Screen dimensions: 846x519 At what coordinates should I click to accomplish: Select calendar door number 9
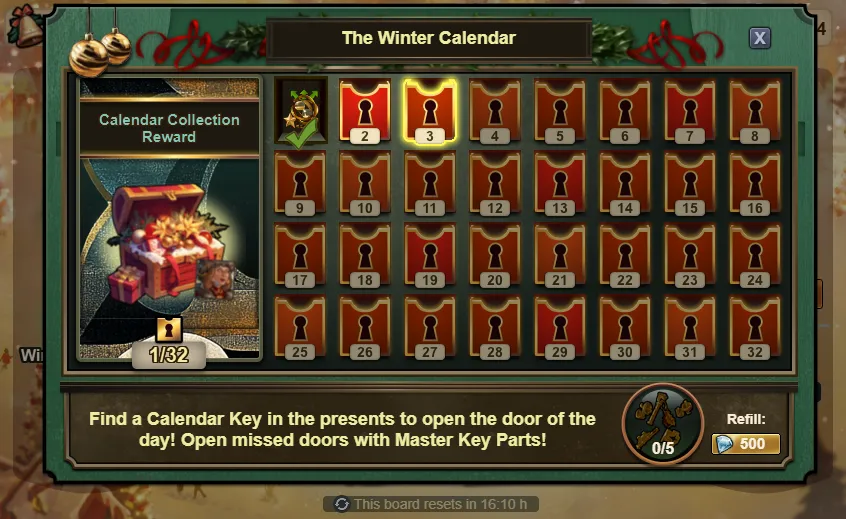[x=300, y=182]
